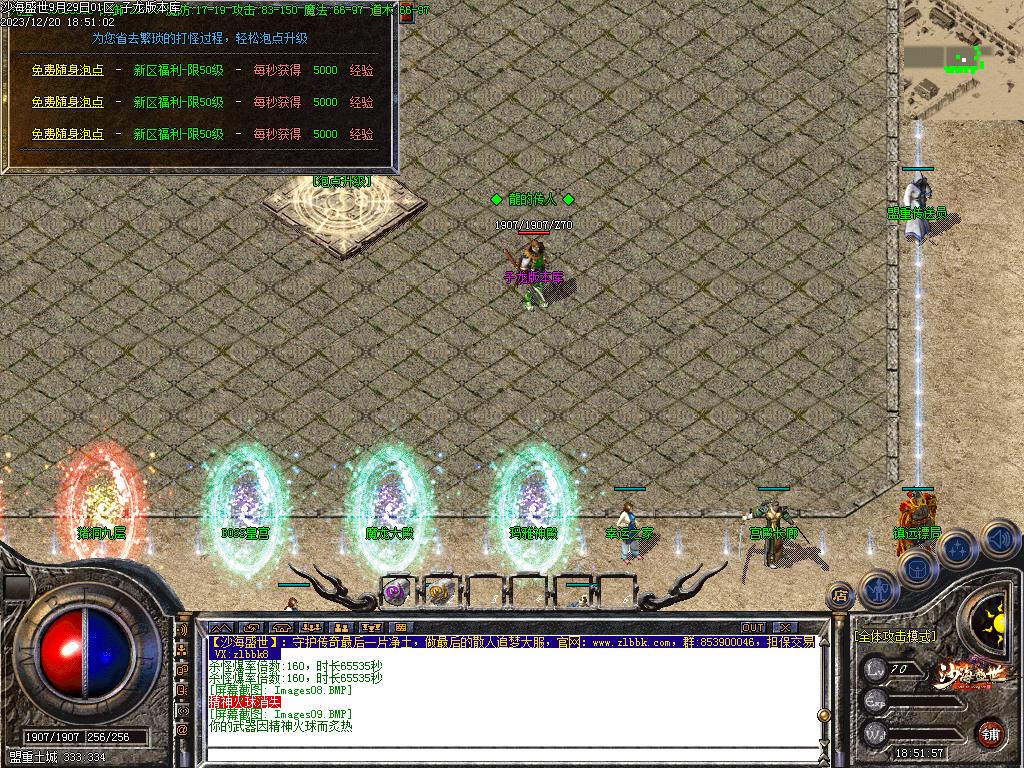Click the @ icon beside the chat

(x=182, y=730)
